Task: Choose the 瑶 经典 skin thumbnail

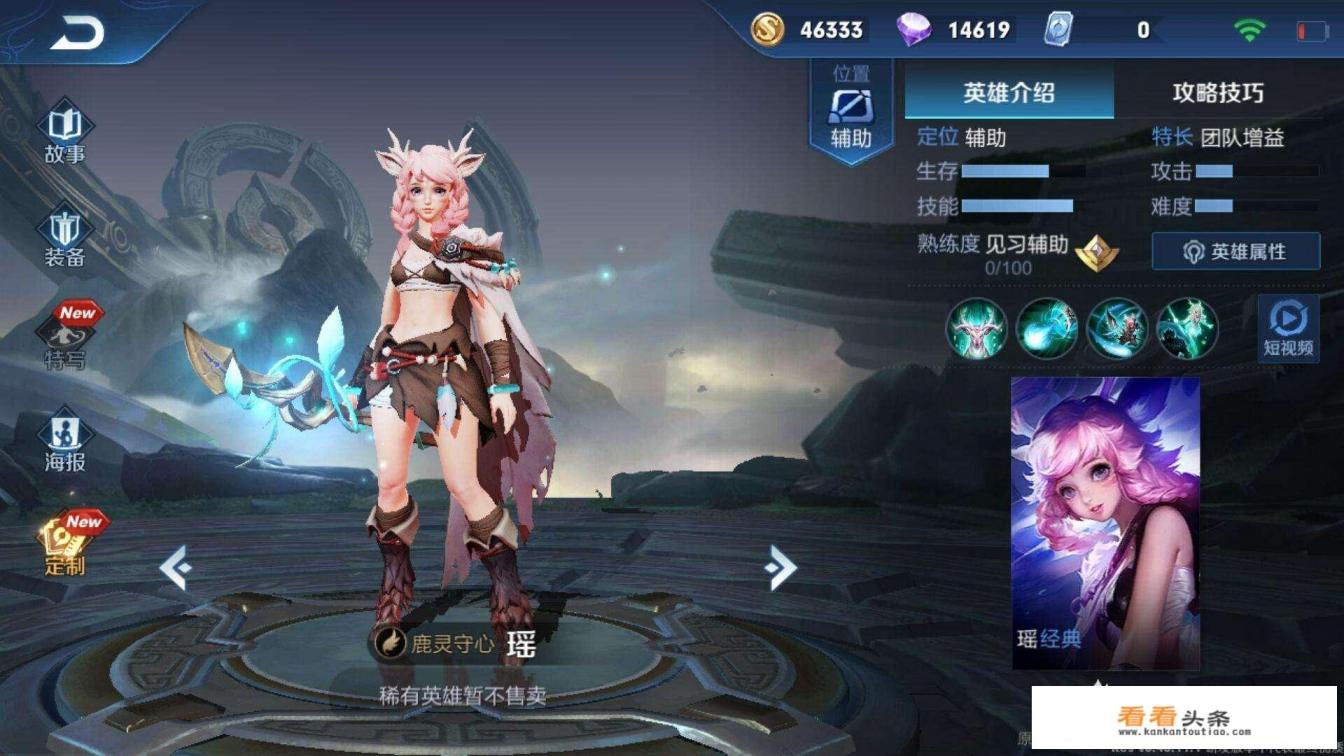Action: pyautogui.click(x=1105, y=520)
